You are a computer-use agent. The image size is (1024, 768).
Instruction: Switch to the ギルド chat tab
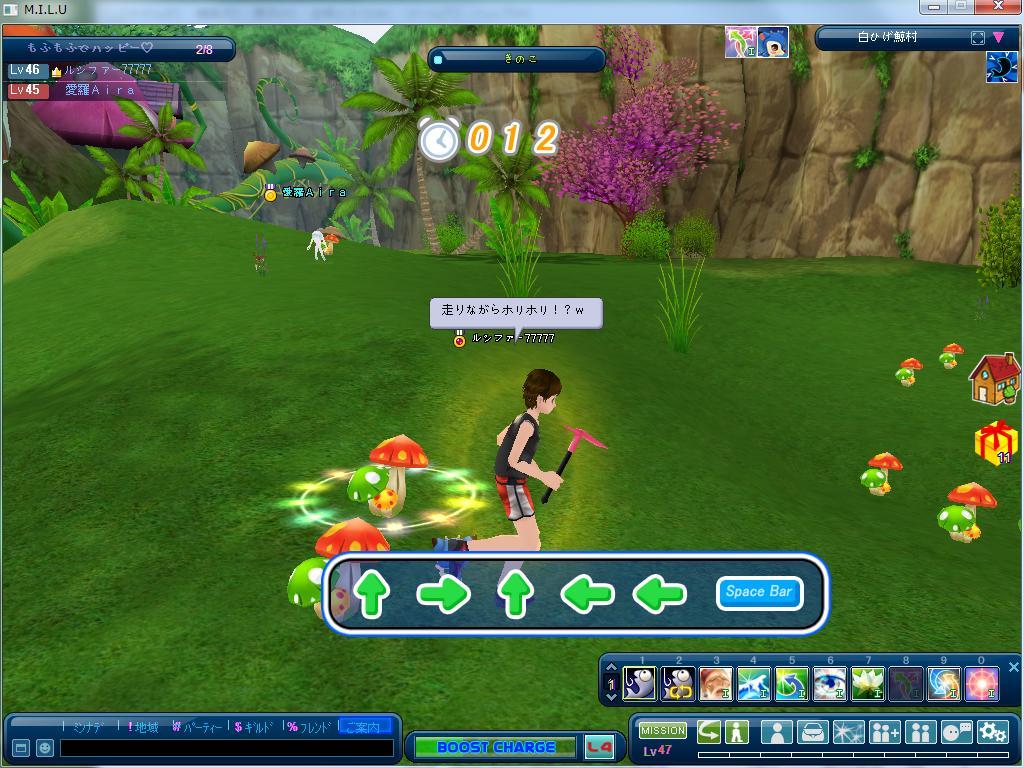point(255,727)
